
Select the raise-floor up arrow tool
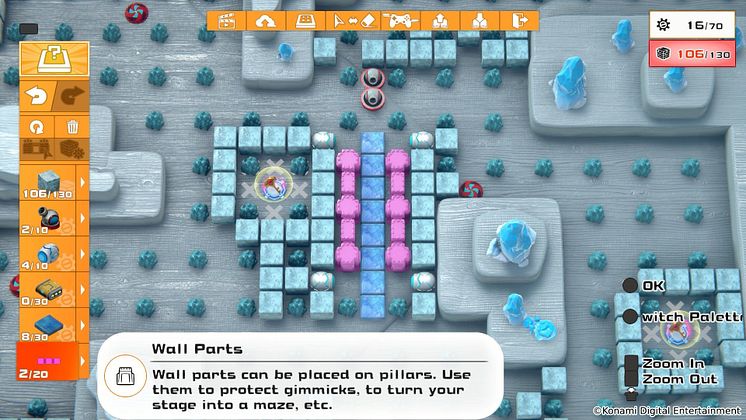click(440, 20)
